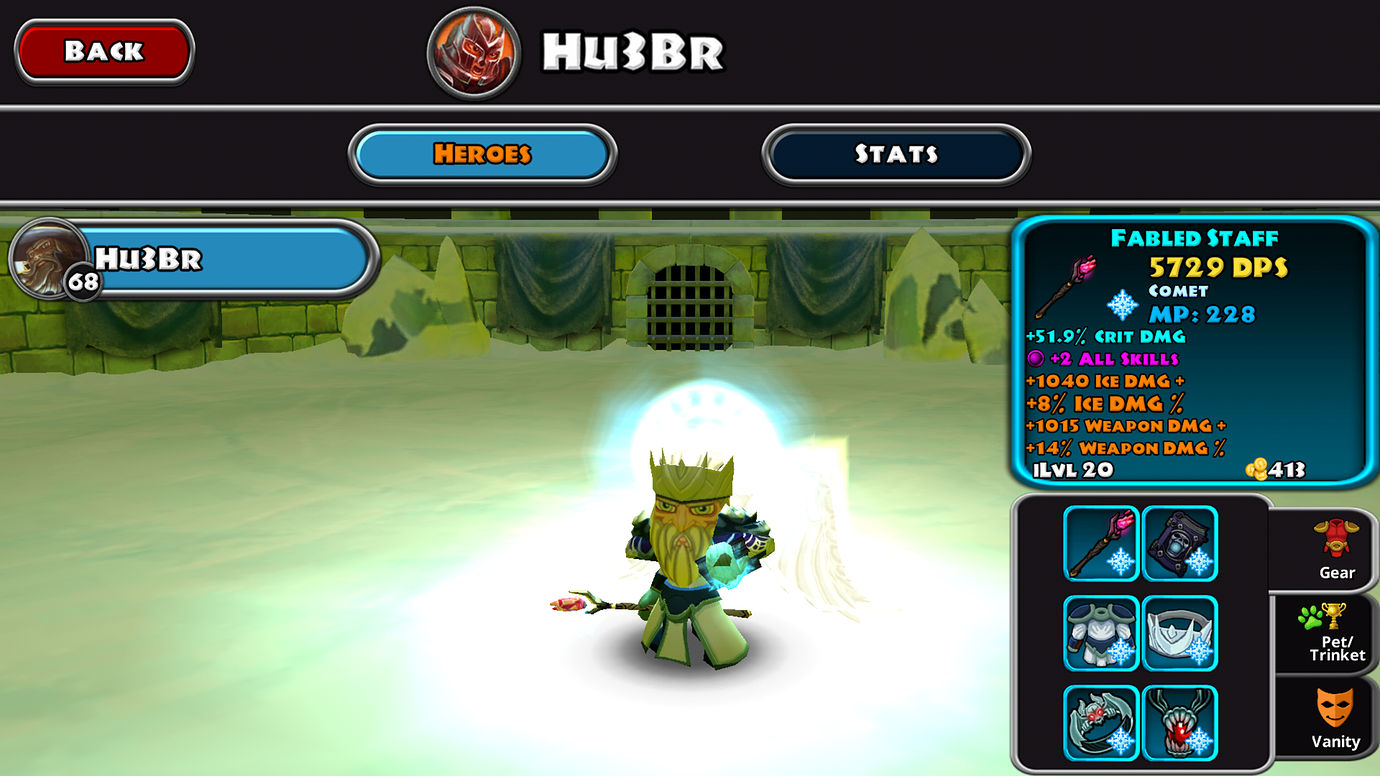Click the red Back button
Viewport: 1380px width, 776px height.
point(104,51)
